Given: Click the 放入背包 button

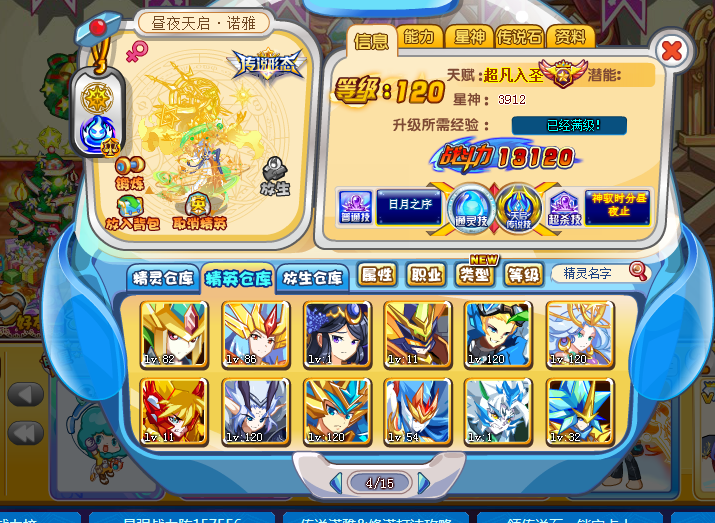Looking at the screenshot, I should point(133,216).
